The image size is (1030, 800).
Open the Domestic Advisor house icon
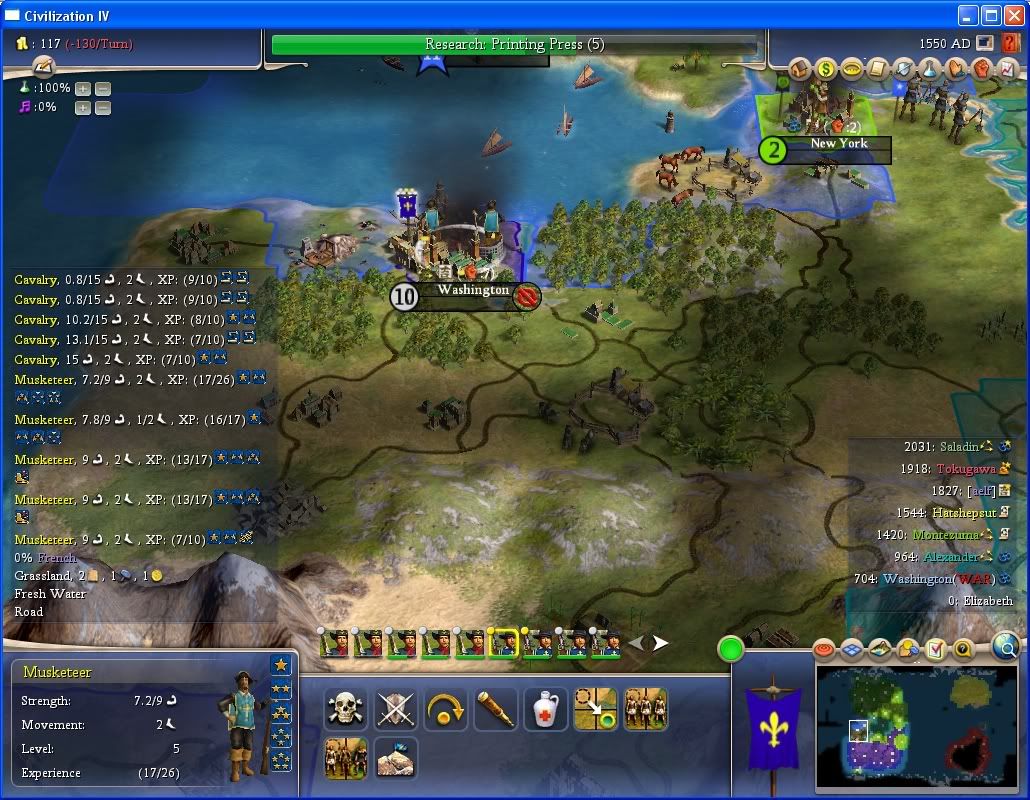tap(800, 69)
